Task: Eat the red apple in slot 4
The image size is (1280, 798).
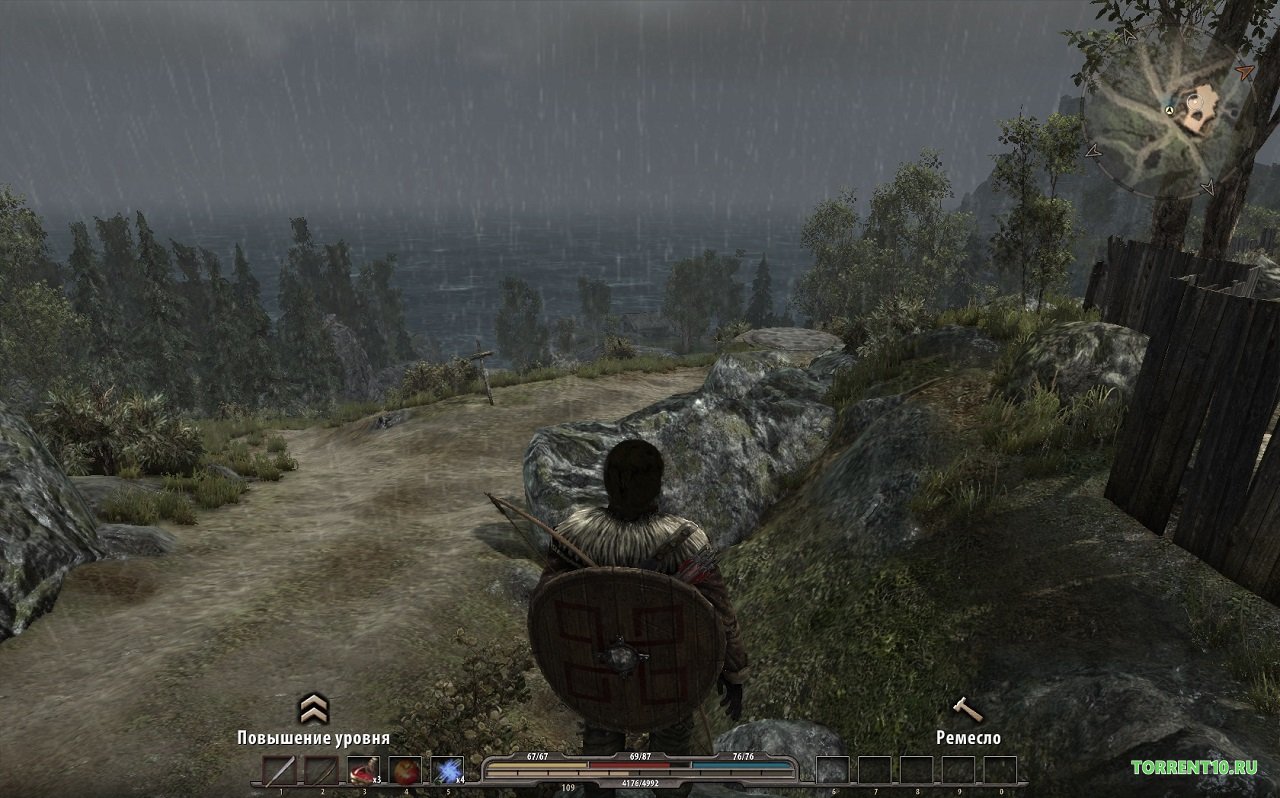Action: tap(405, 771)
